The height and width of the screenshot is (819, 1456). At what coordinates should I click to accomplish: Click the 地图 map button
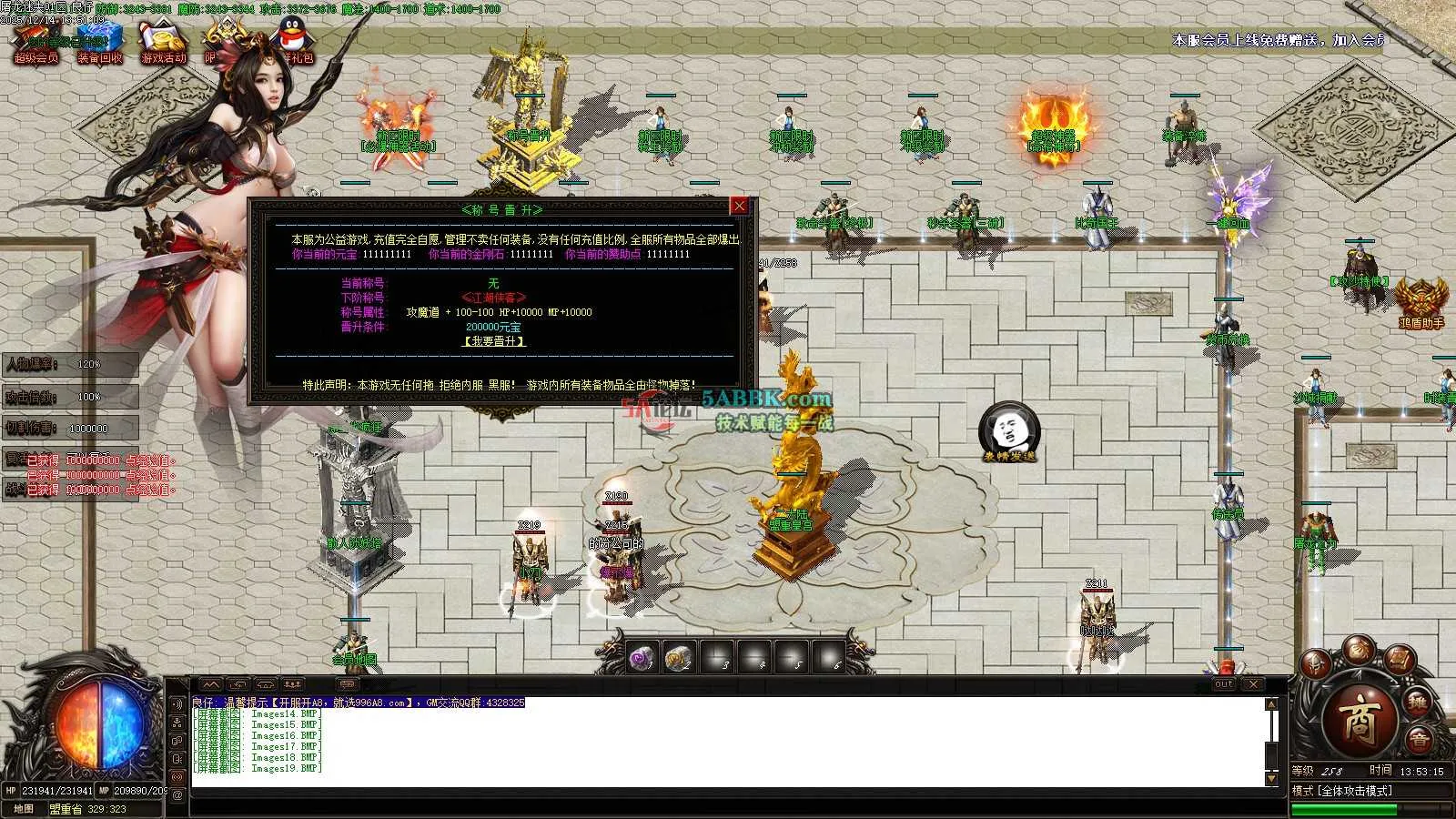(24, 809)
